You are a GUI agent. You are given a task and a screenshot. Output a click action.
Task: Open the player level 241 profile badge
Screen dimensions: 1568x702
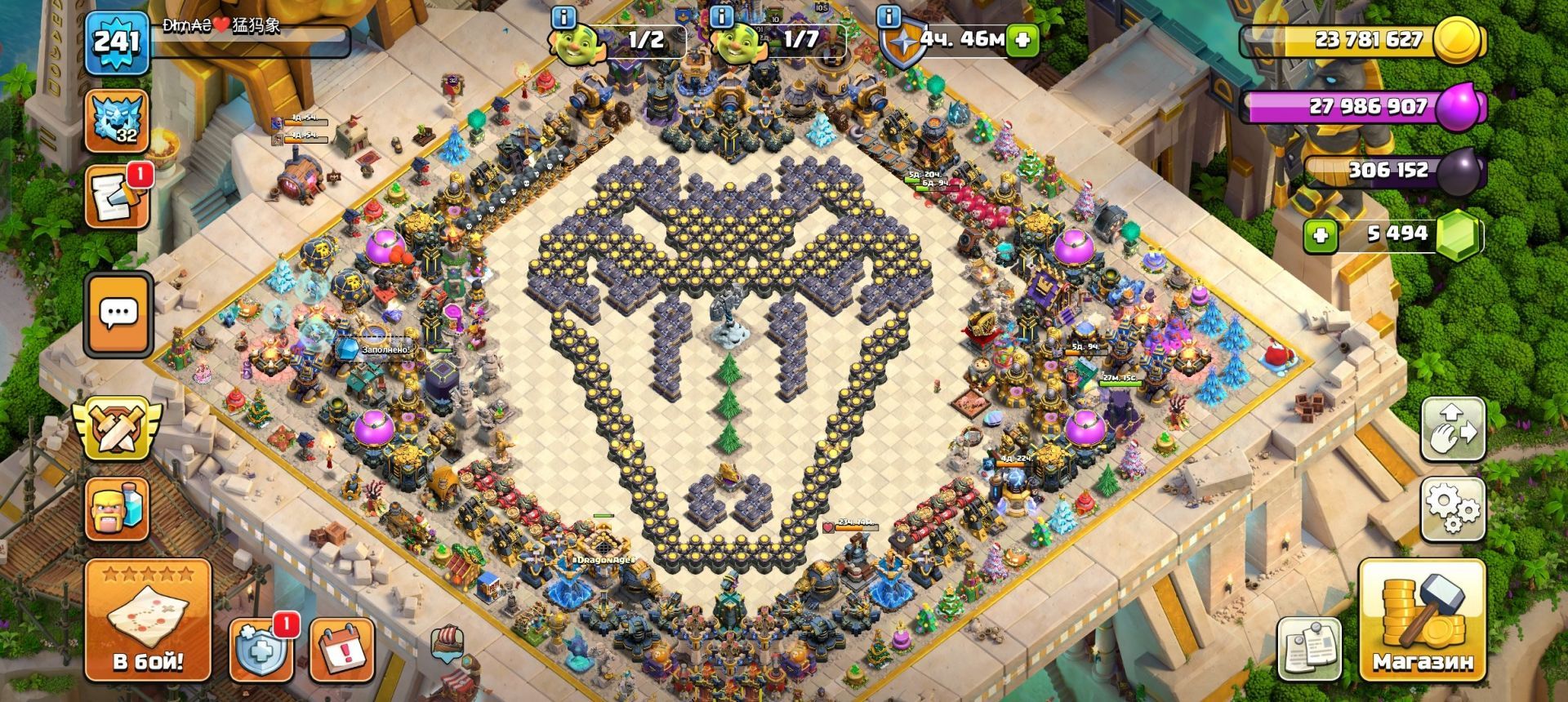click(117, 41)
